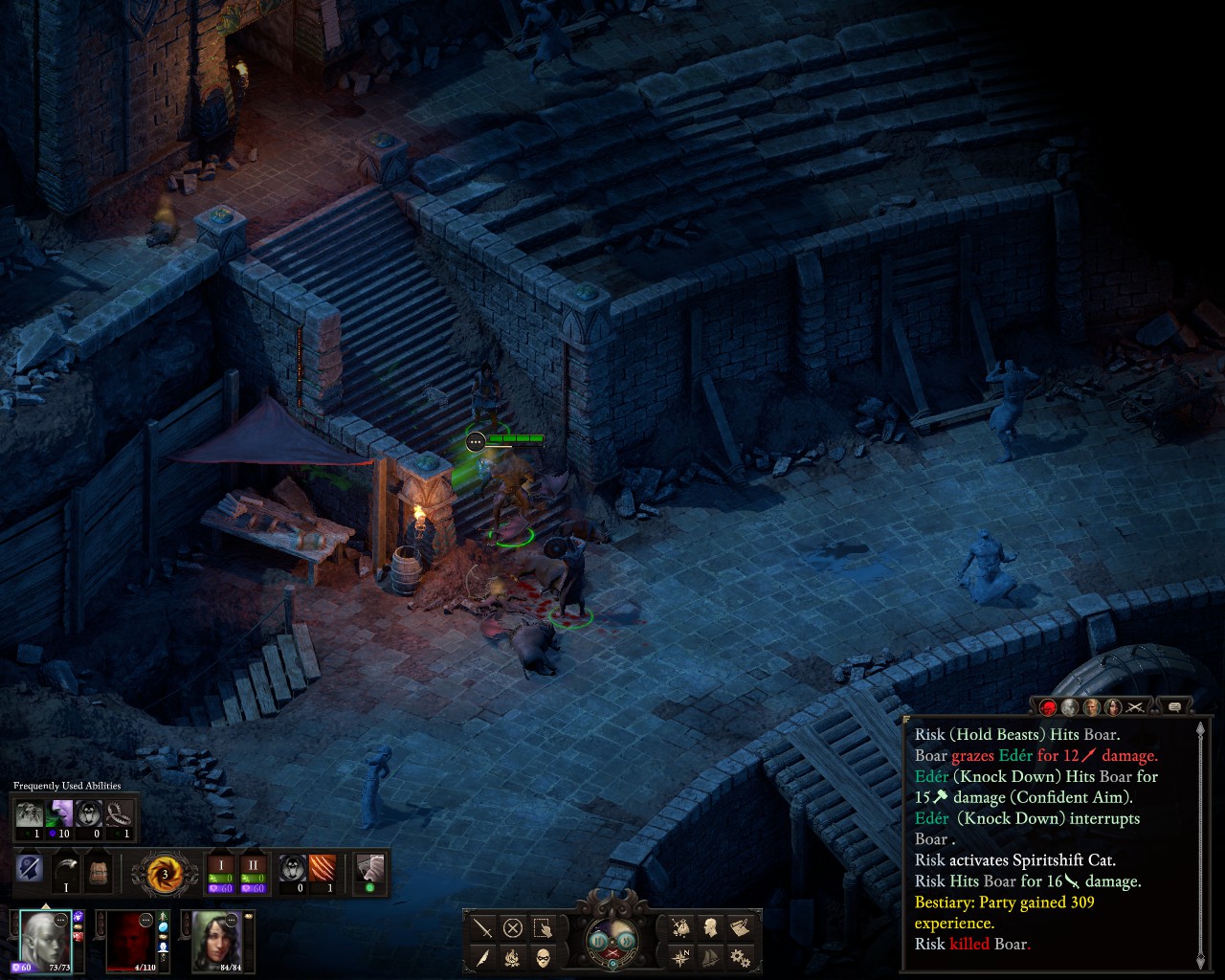Open the journal quill-and-paper icon

[x=739, y=928]
